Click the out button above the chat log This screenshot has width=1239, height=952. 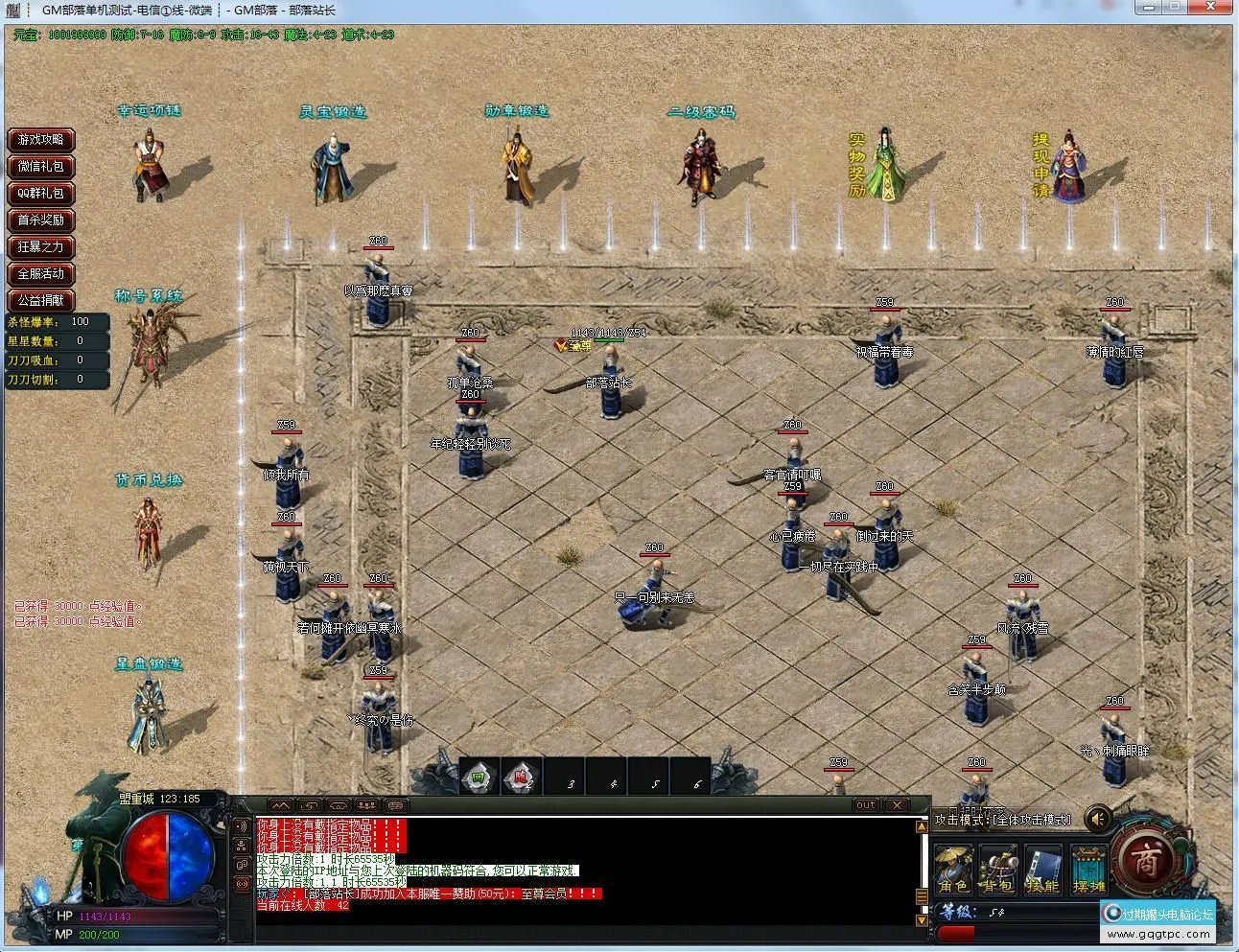865,805
